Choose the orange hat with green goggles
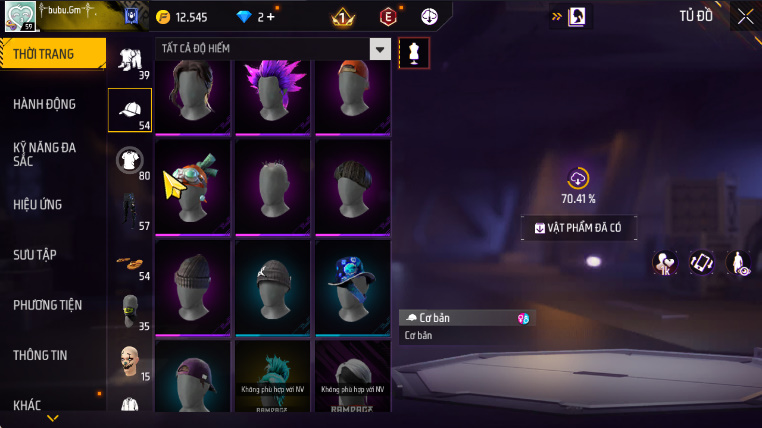Screen dimensions: 762x428 click(192, 186)
